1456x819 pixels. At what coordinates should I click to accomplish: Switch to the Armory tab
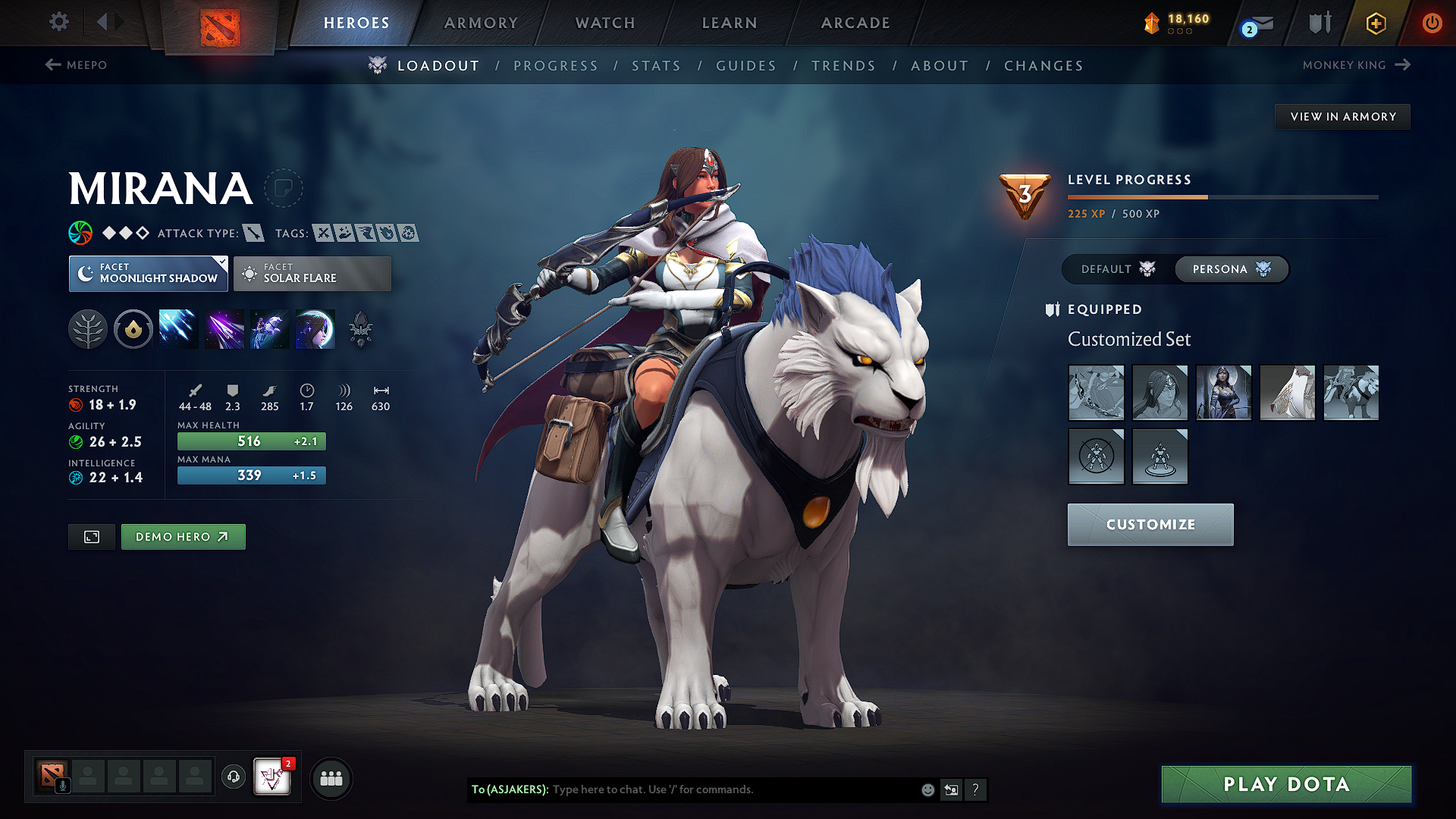pos(481,23)
